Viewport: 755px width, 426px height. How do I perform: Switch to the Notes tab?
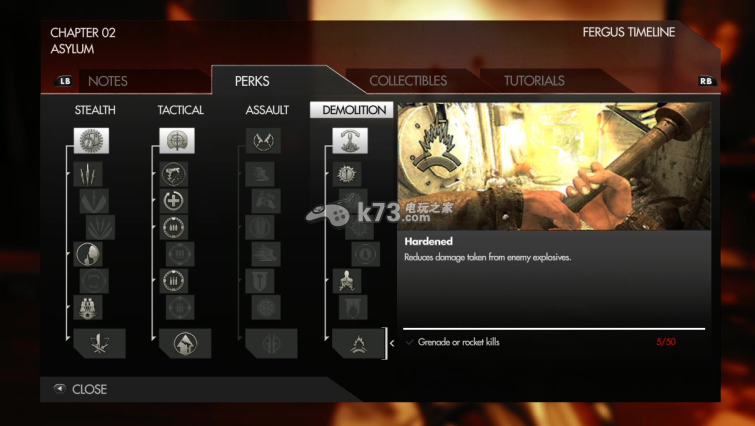tap(107, 81)
